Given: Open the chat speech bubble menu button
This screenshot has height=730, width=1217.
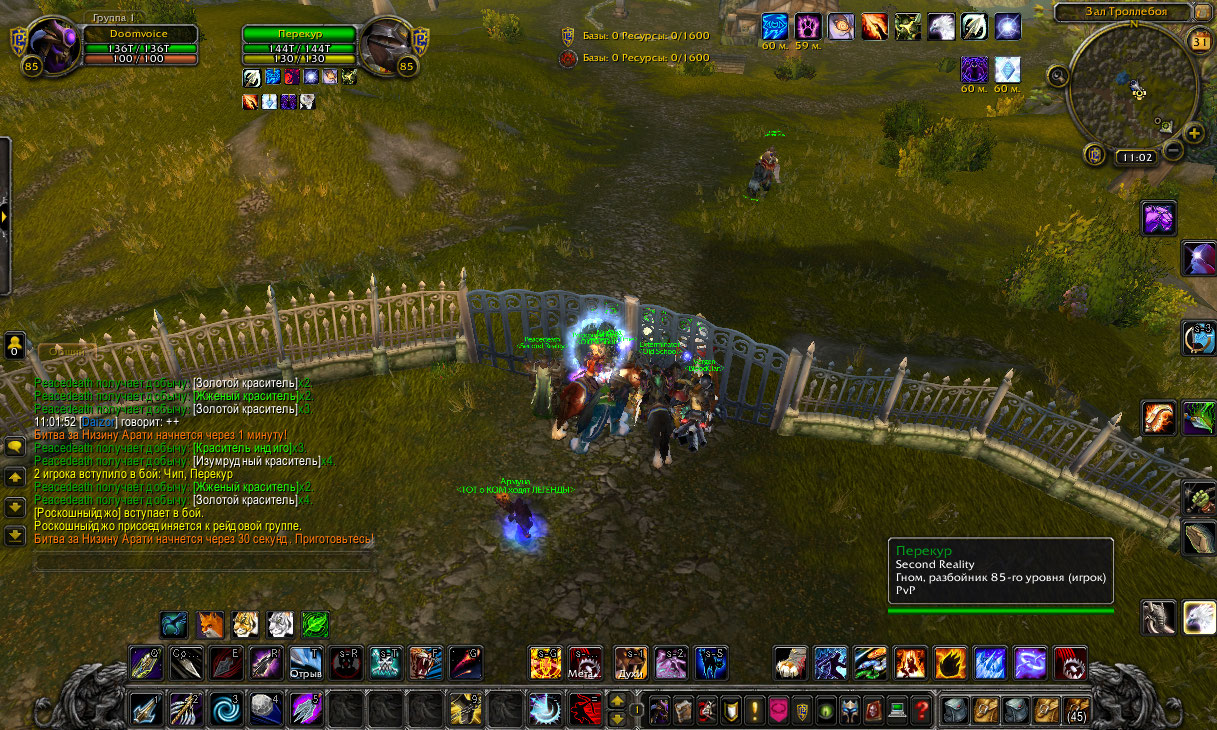Looking at the screenshot, I should point(15,447).
